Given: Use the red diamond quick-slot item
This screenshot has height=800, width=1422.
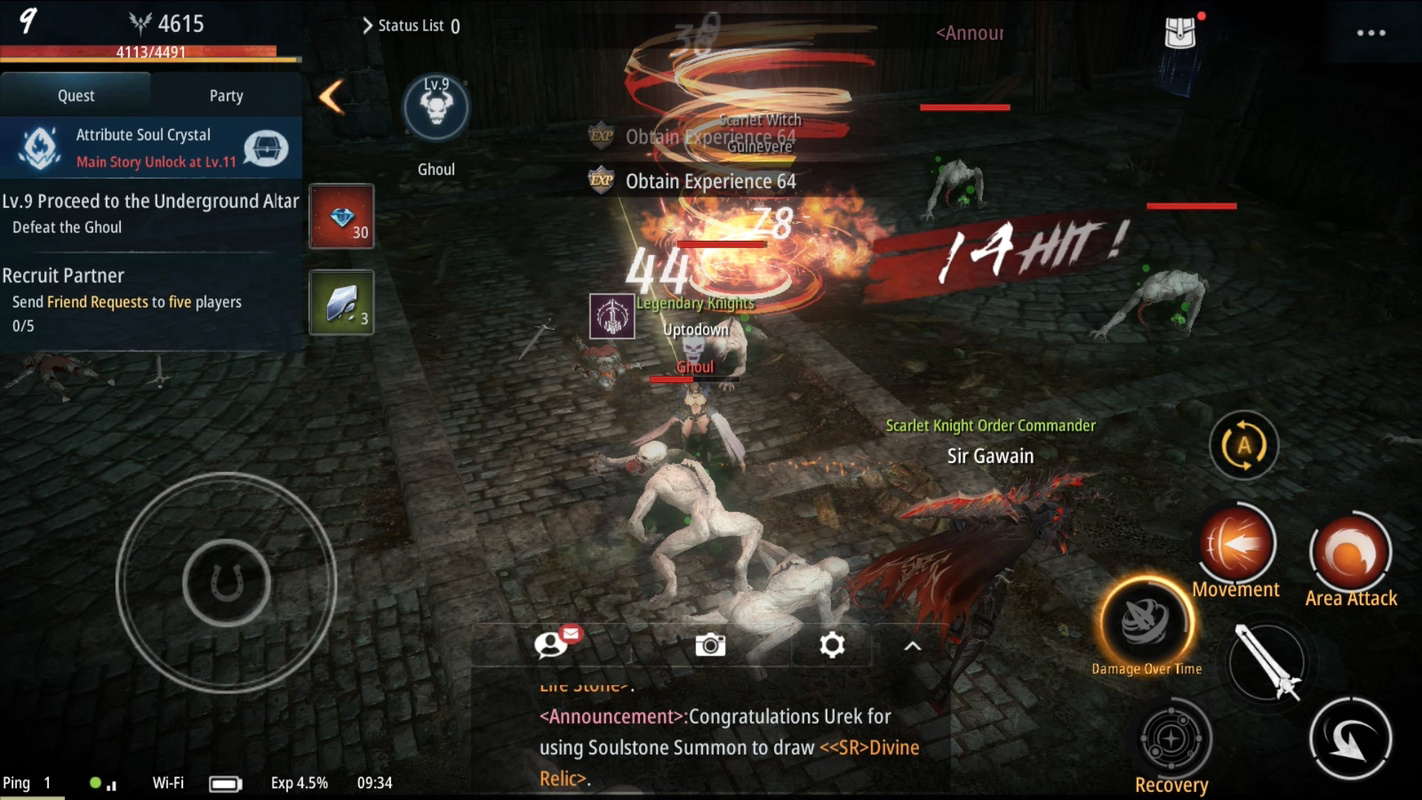Looking at the screenshot, I should point(341,215).
